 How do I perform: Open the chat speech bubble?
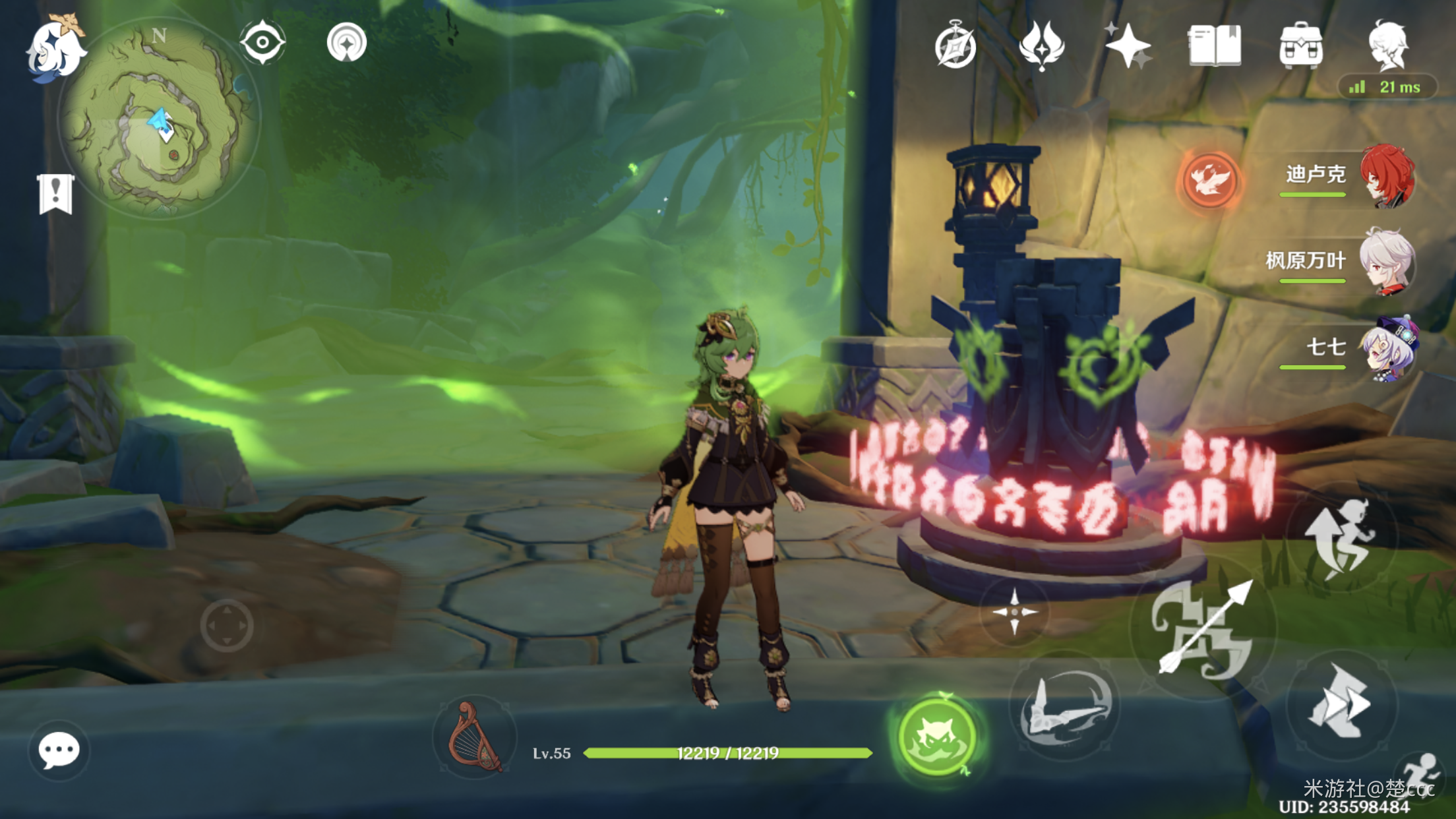[x=59, y=750]
